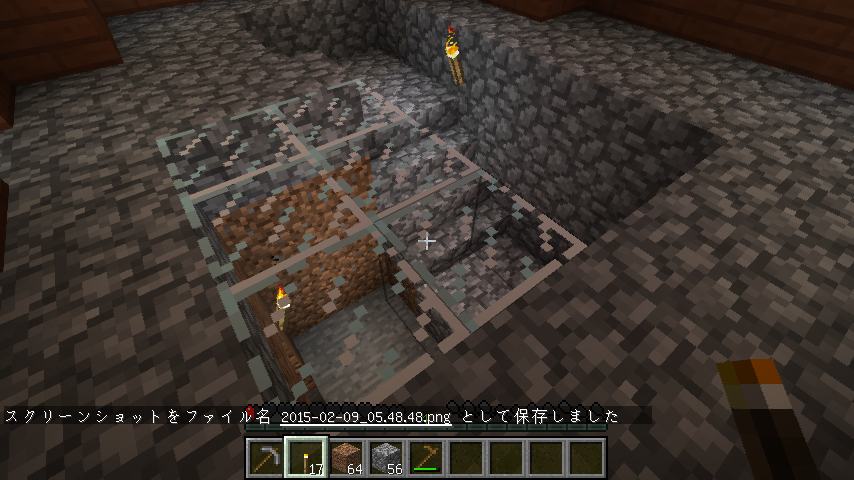Select the damaged wooden pickaxe slot
Viewport: 854px width, 480px height.
point(427,458)
